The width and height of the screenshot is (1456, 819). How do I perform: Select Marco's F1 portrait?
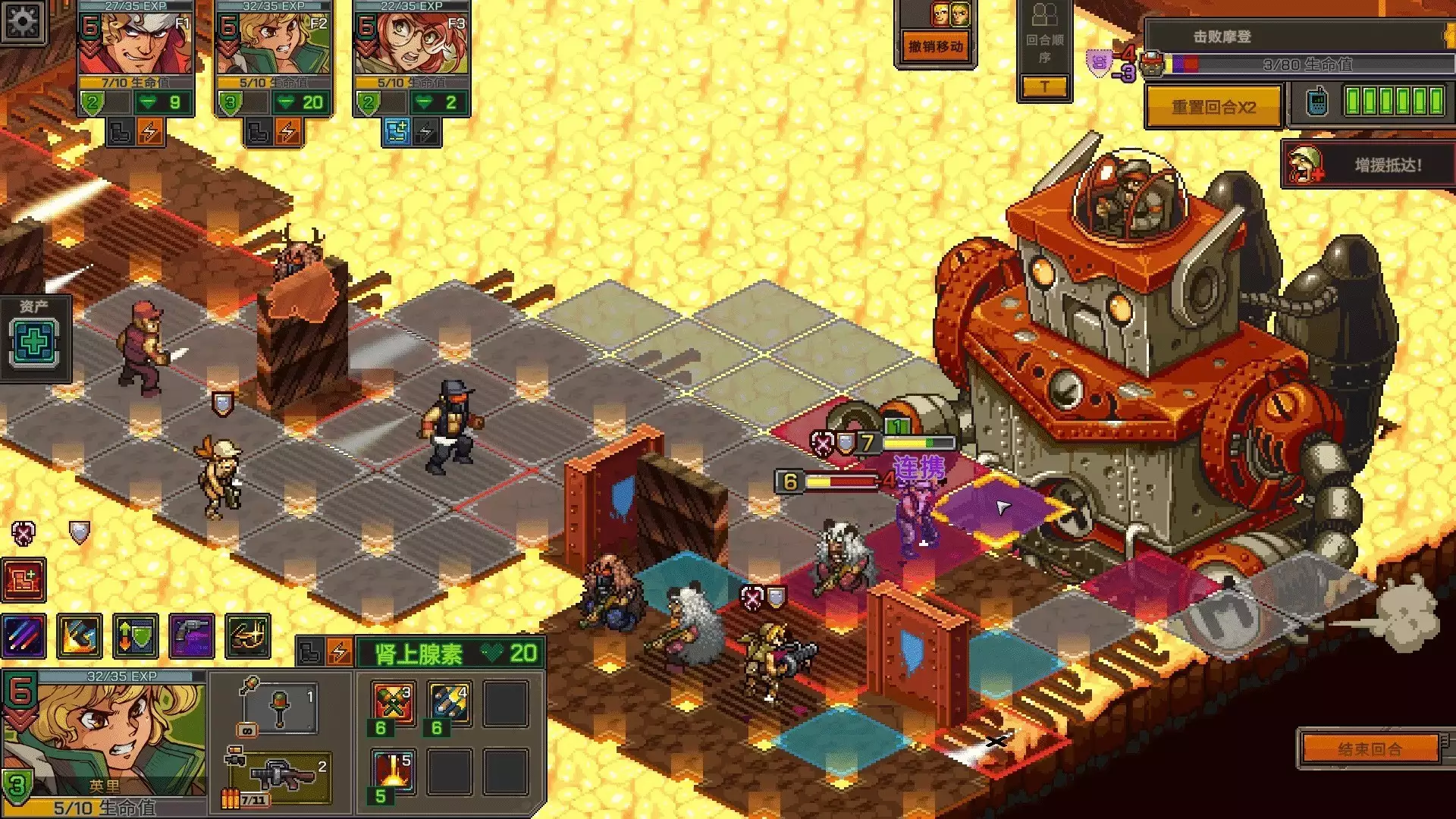136,45
